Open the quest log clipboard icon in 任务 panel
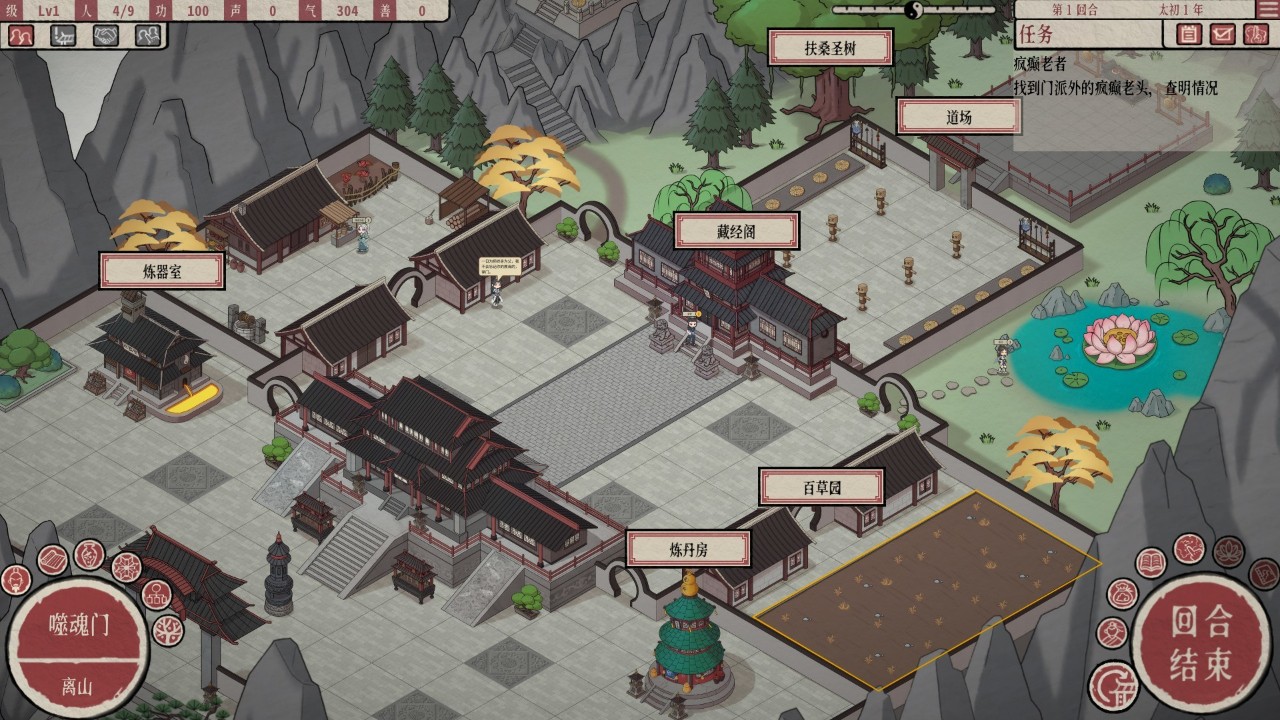 pyautogui.click(x=1189, y=34)
